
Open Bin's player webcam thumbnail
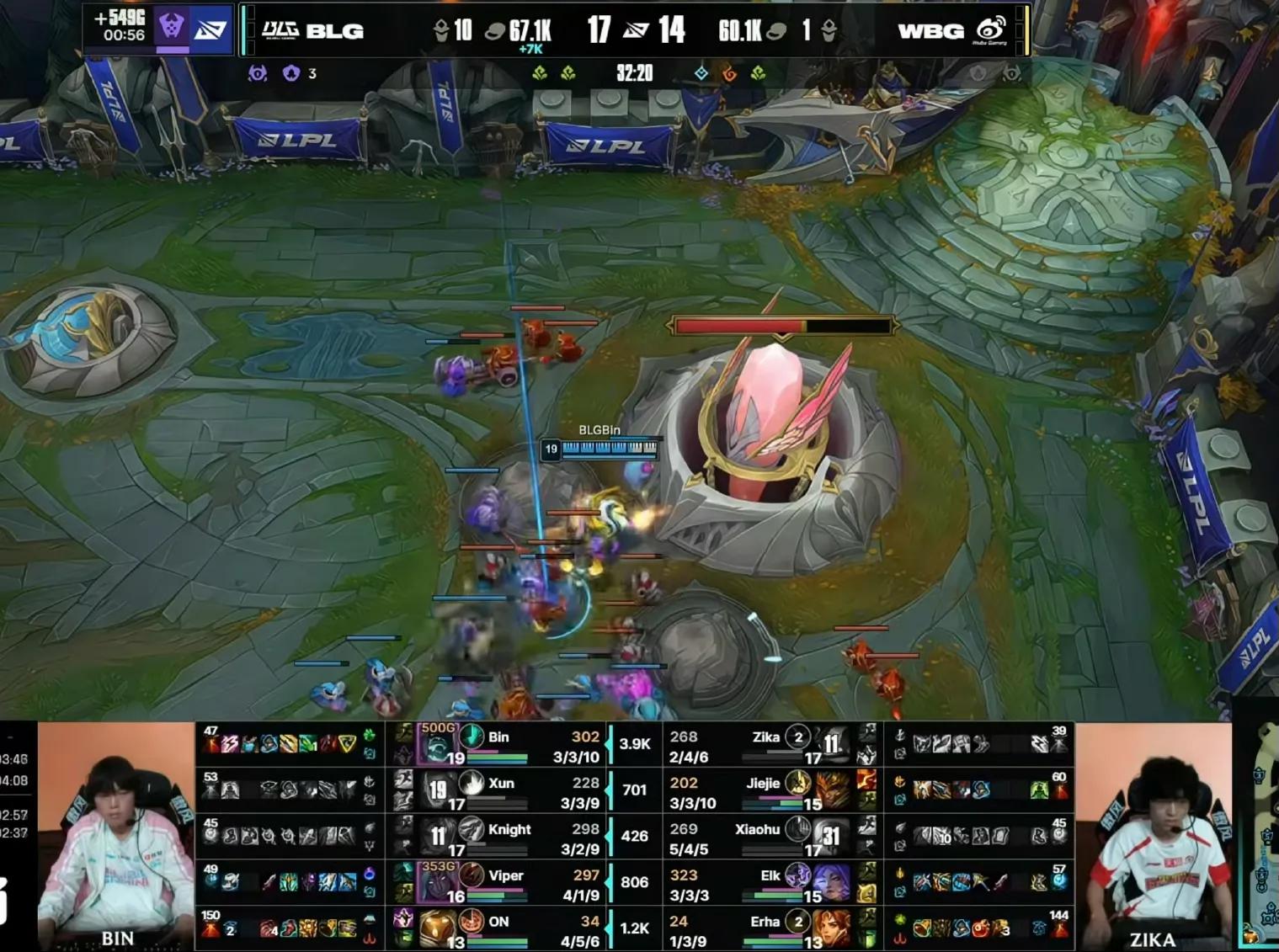pos(116,837)
